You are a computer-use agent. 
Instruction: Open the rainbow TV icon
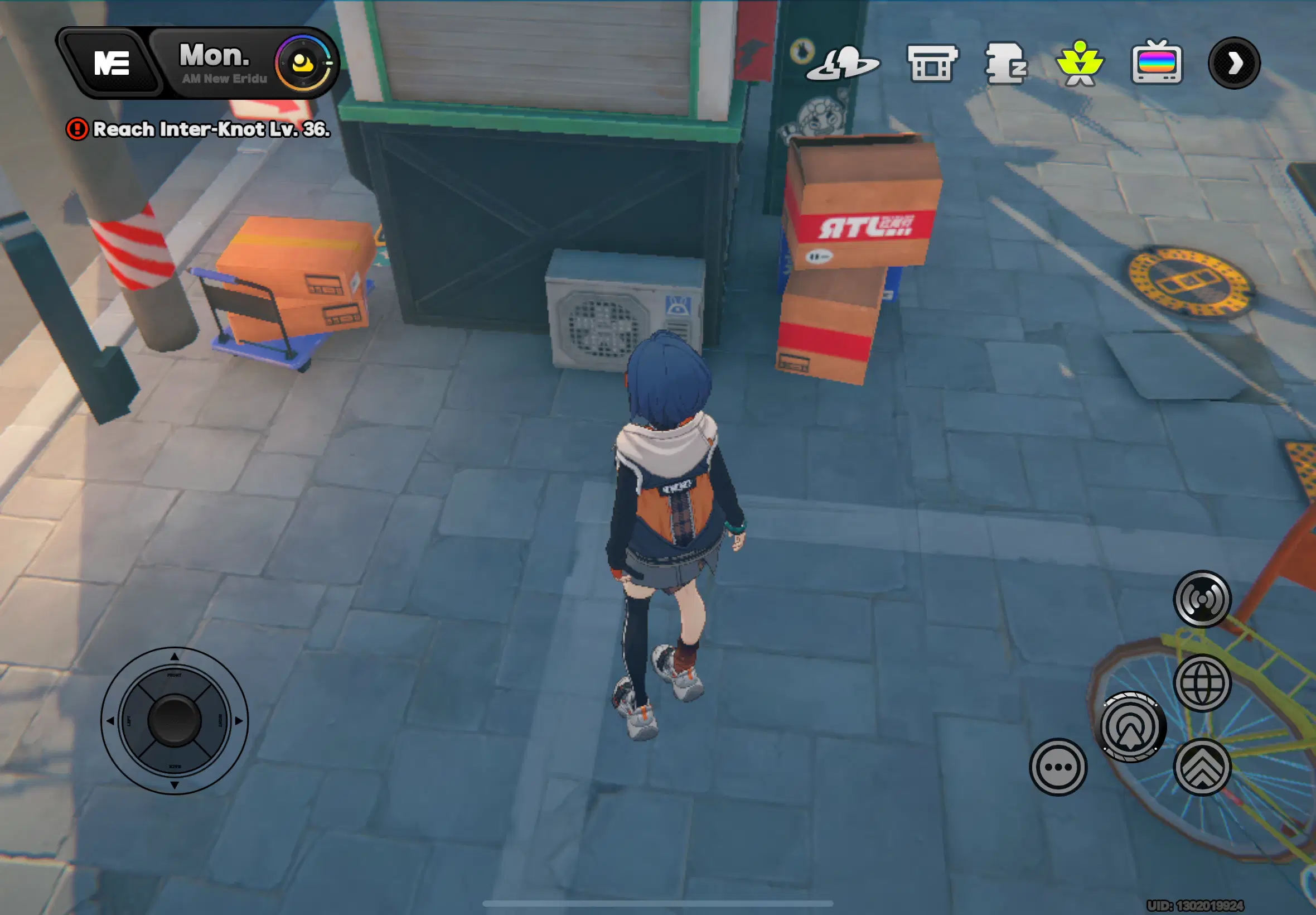click(x=1156, y=63)
